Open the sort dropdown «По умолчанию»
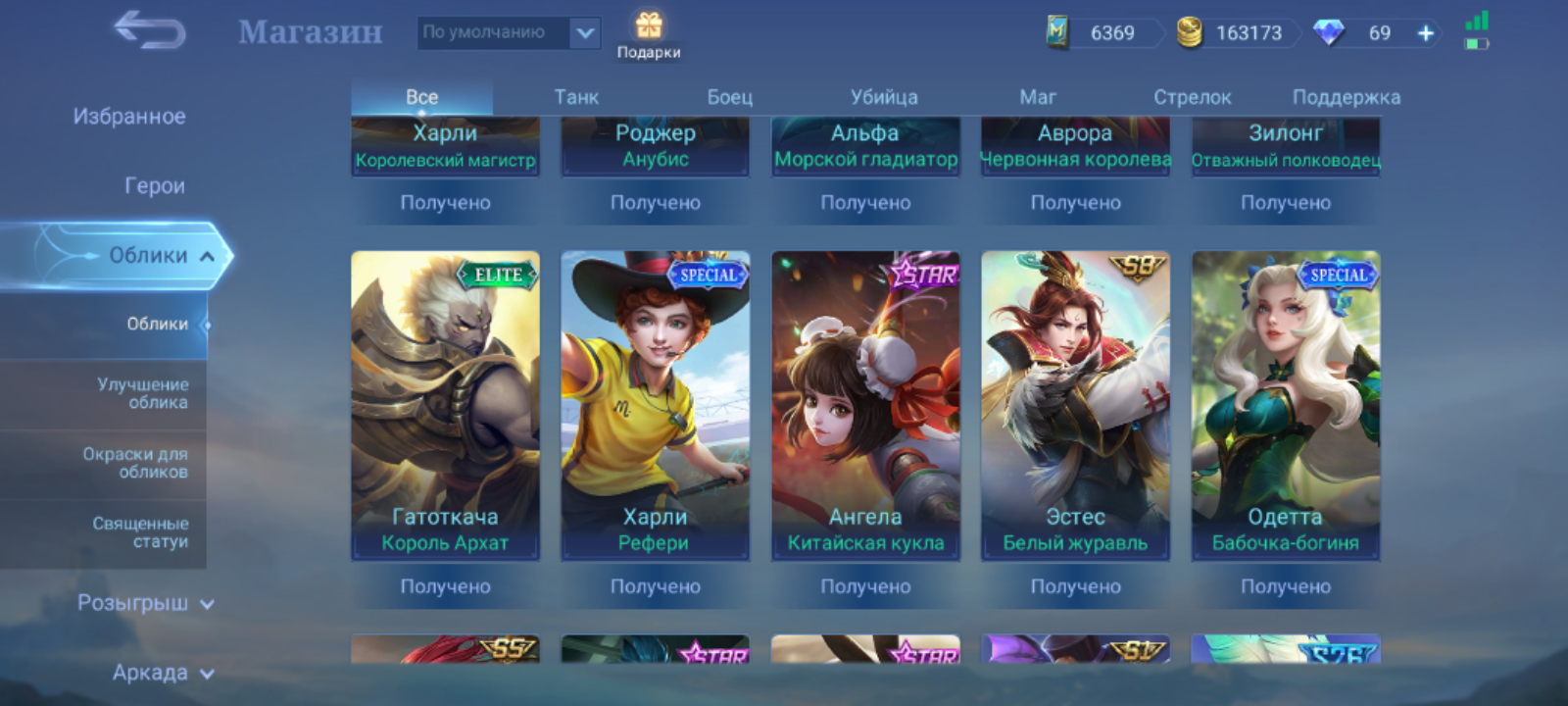The height and width of the screenshot is (706, 1568). pos(509,32)
